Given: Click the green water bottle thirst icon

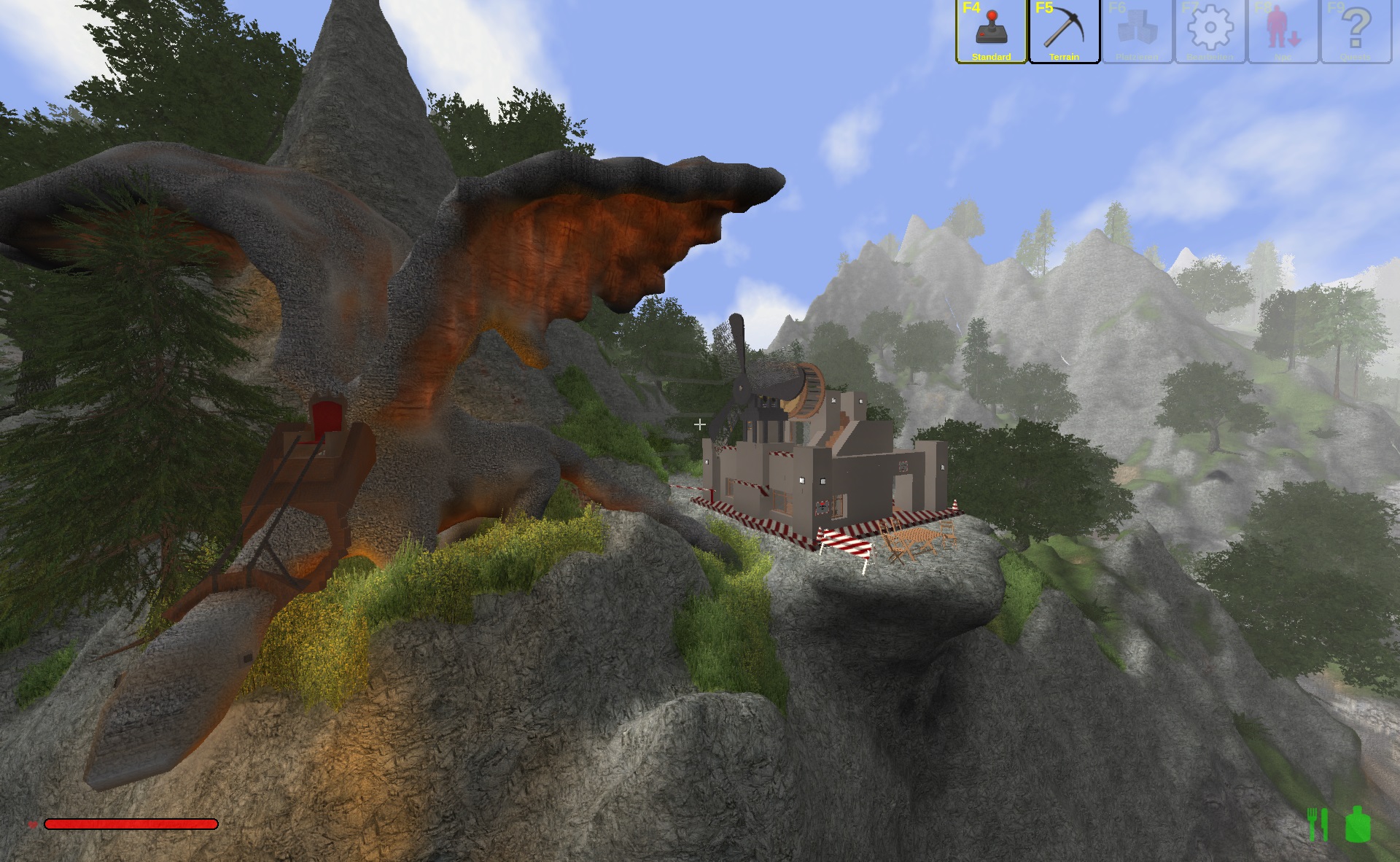Looking at the screenshot, I should tap(1358, 824).
